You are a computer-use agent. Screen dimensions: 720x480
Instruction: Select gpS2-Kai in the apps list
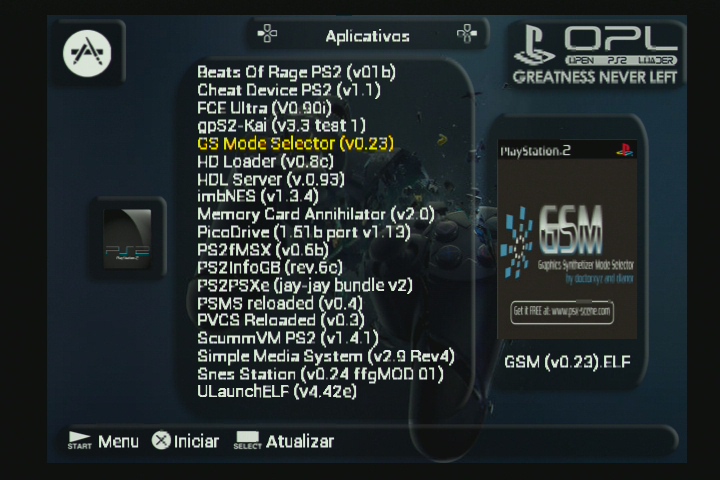281,126
